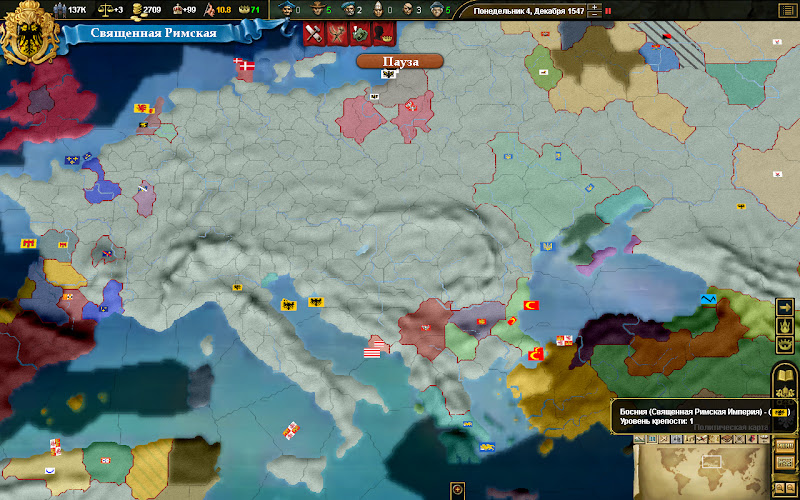Screen dimensions: 800x500
Task: Open the crossed swords war alert
Action: coord(314,33)
